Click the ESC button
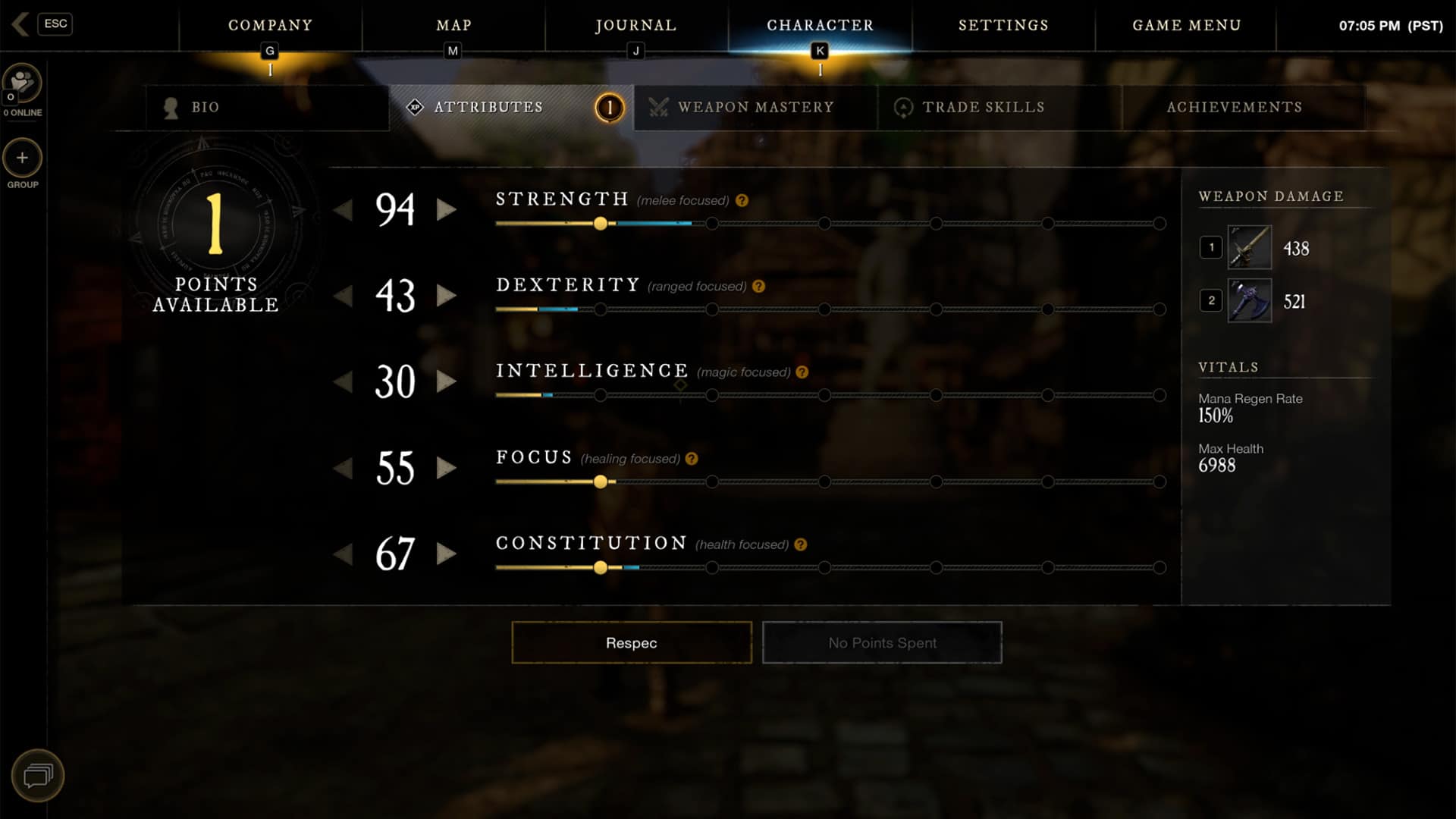The height and width of the screenshot is (819, 1456). (55, 24)
